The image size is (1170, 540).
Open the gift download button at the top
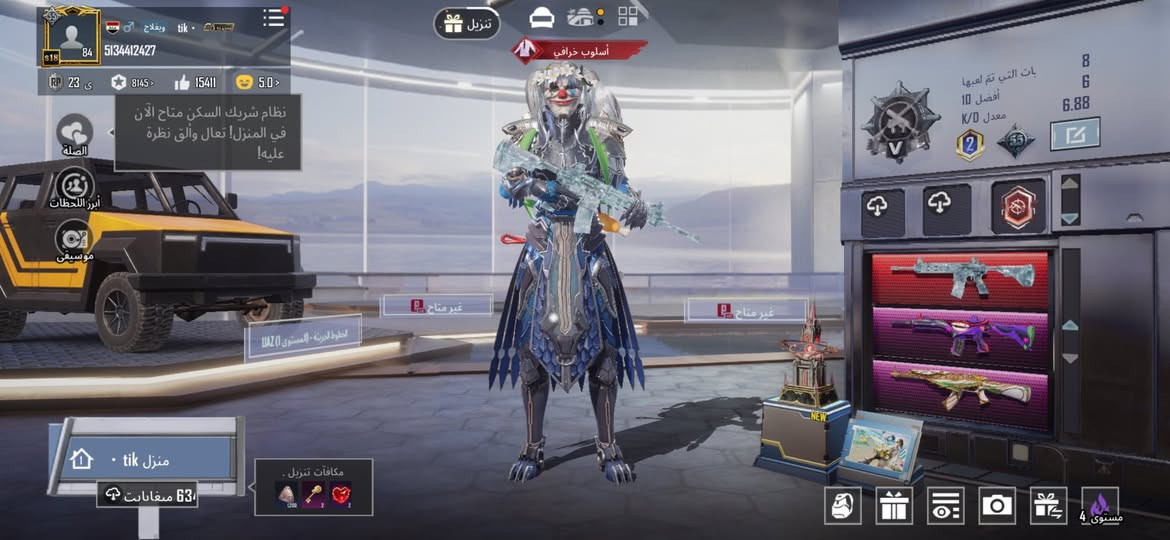click(x=466, y=23)
